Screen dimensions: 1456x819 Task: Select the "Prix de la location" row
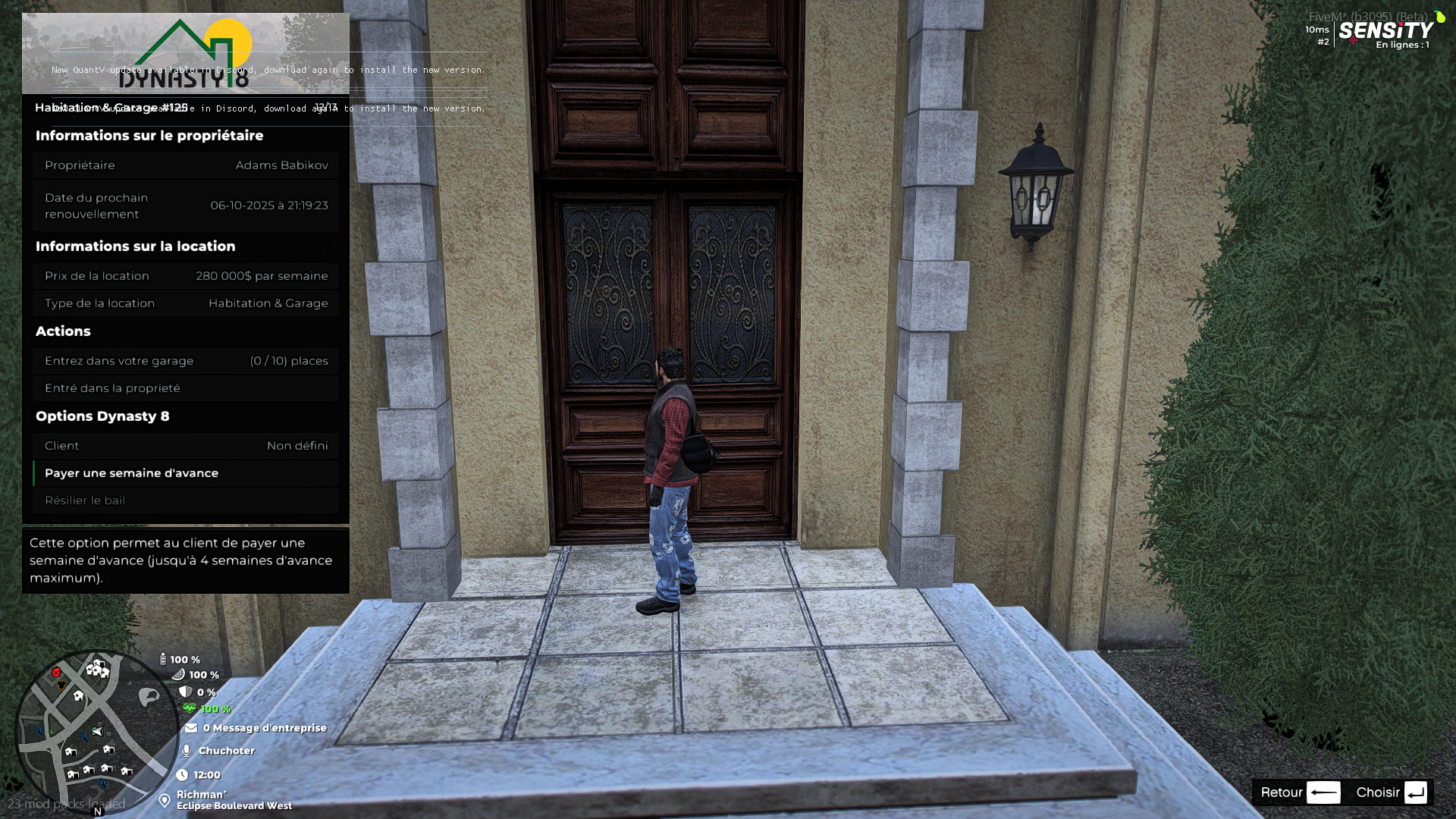[x=186, y=276]
